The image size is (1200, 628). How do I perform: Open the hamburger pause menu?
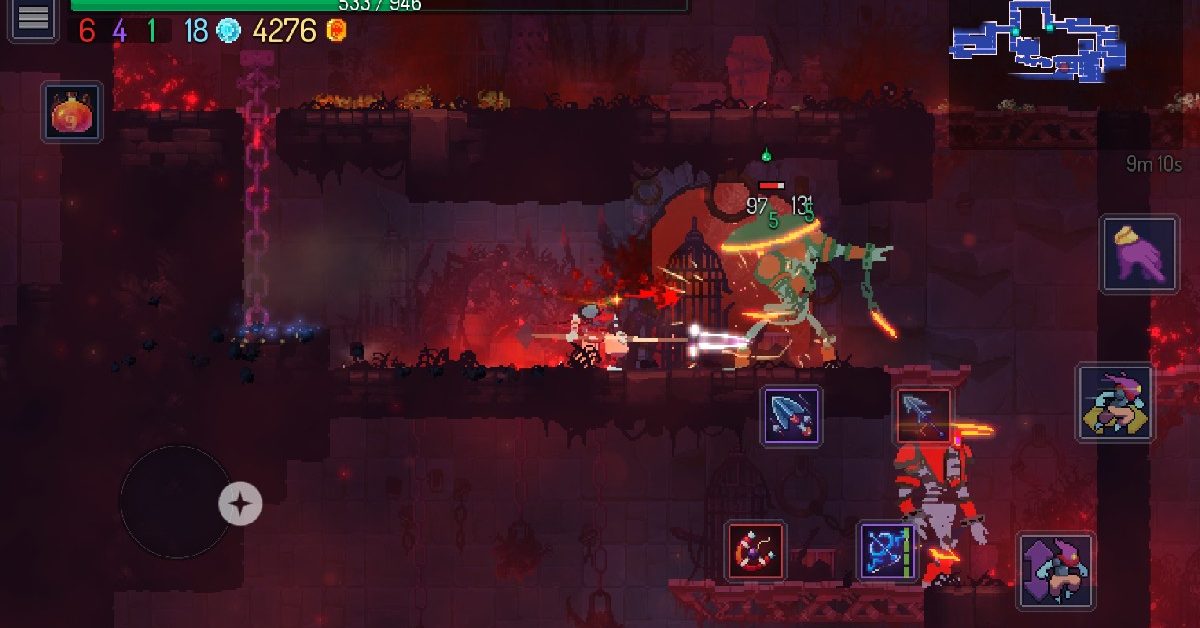tap(33, 19)
